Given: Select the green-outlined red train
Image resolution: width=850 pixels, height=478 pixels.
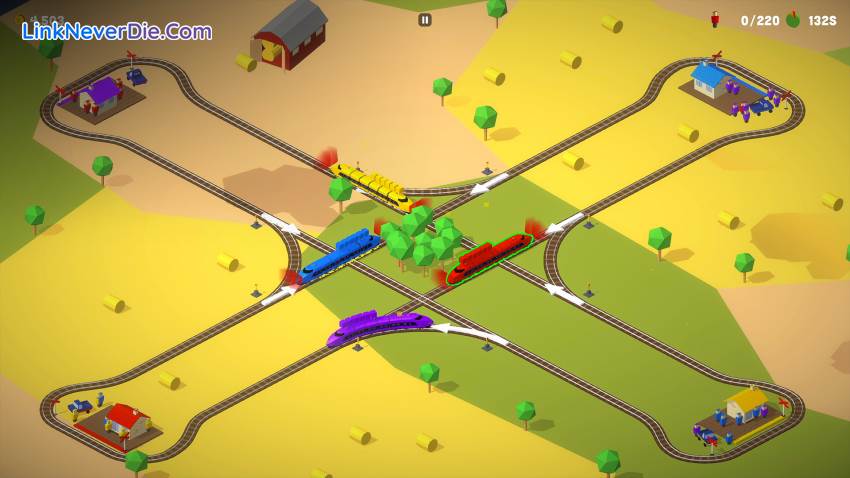Looking at the screenshot, I should coord(489,257).
